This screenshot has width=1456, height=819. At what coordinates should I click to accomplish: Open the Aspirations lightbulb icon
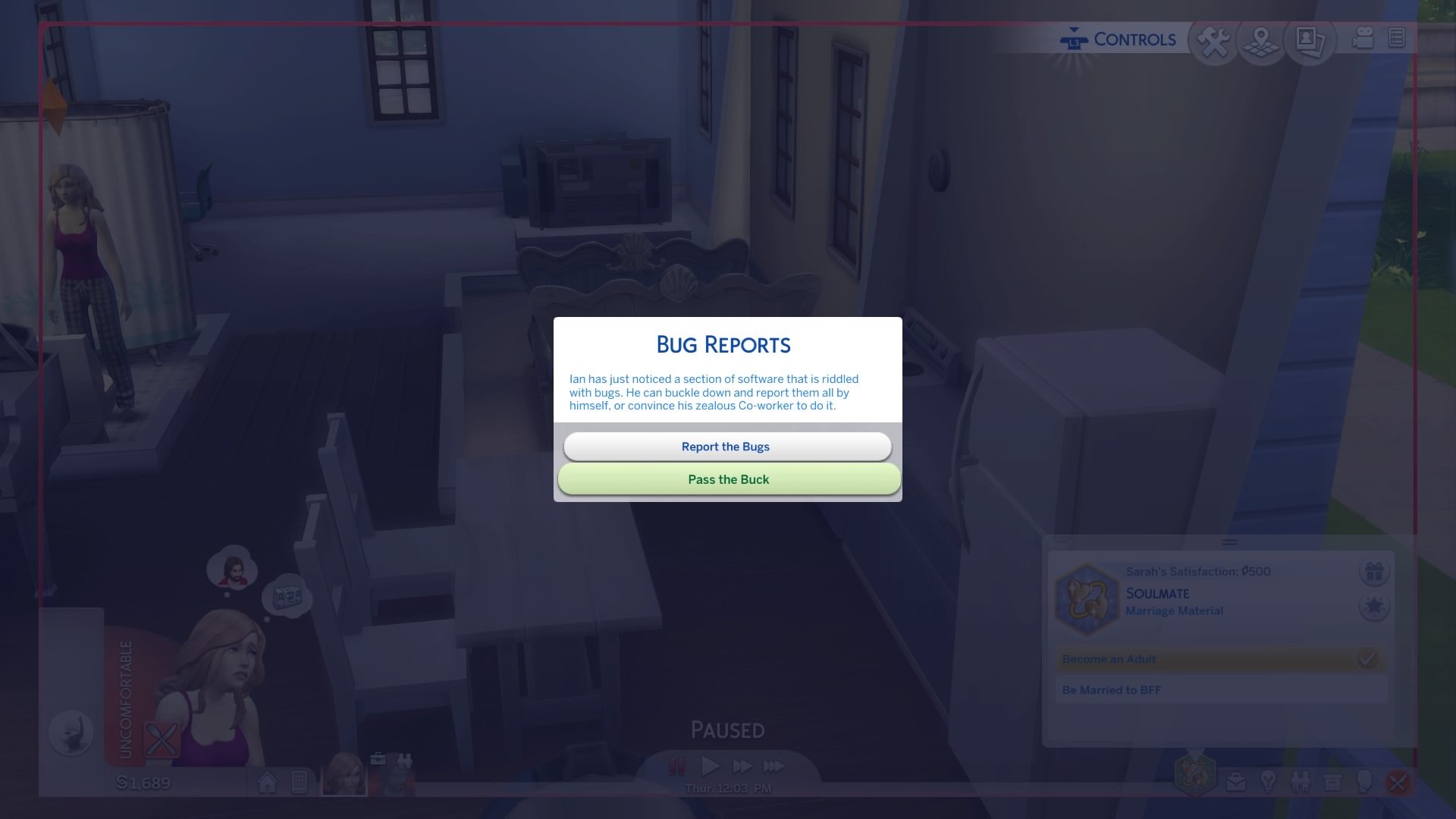[1269, 781]
